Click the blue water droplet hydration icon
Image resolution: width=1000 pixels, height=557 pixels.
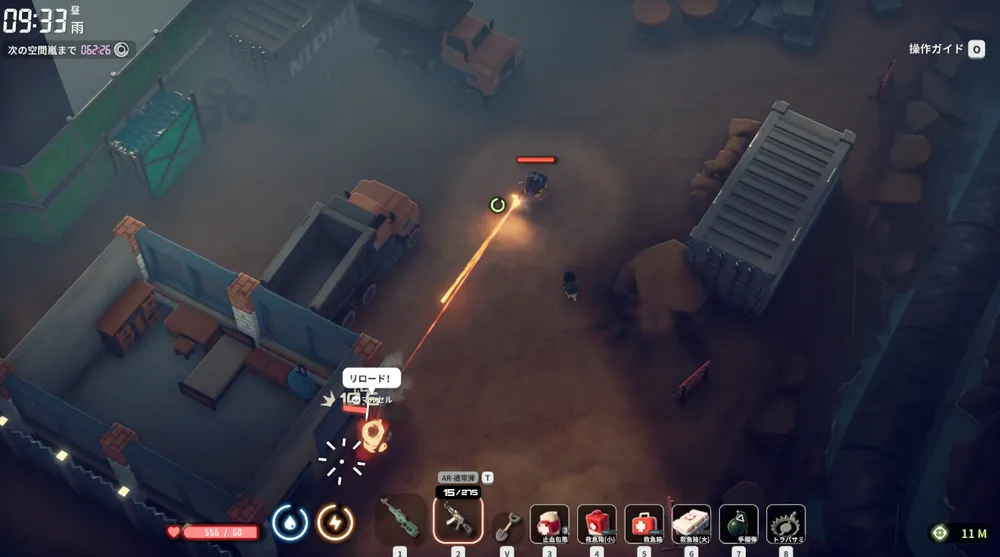289,522
